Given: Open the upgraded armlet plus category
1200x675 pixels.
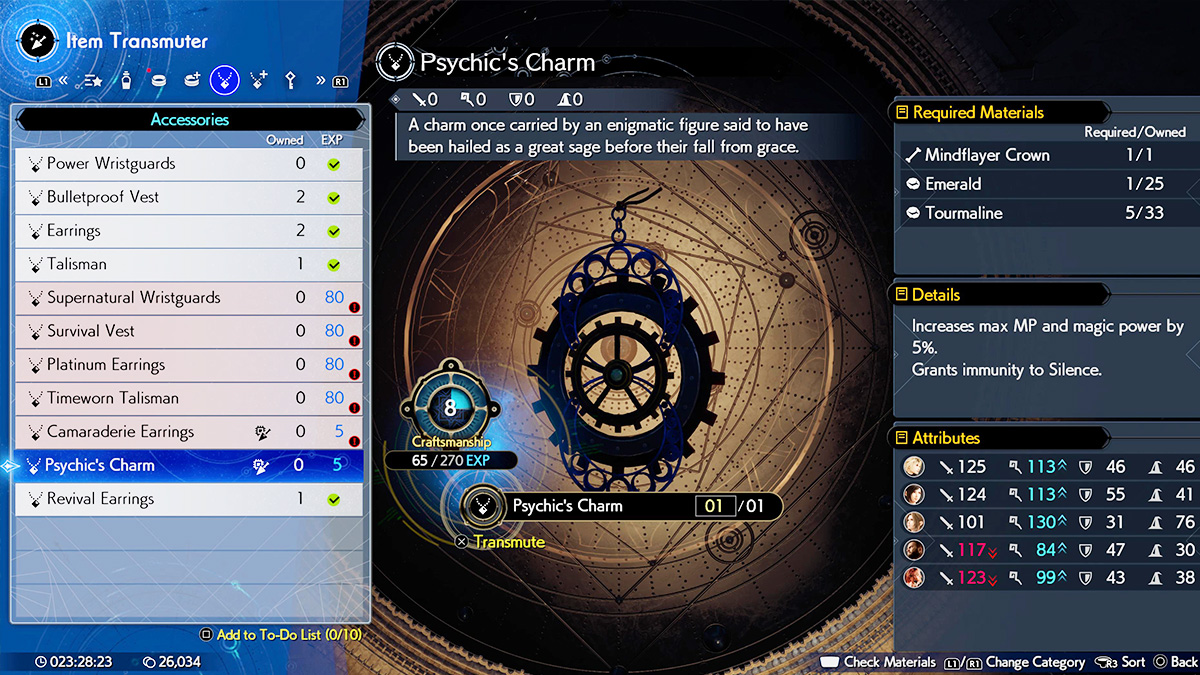Looking at the screenshot, I should click(191, 80).
